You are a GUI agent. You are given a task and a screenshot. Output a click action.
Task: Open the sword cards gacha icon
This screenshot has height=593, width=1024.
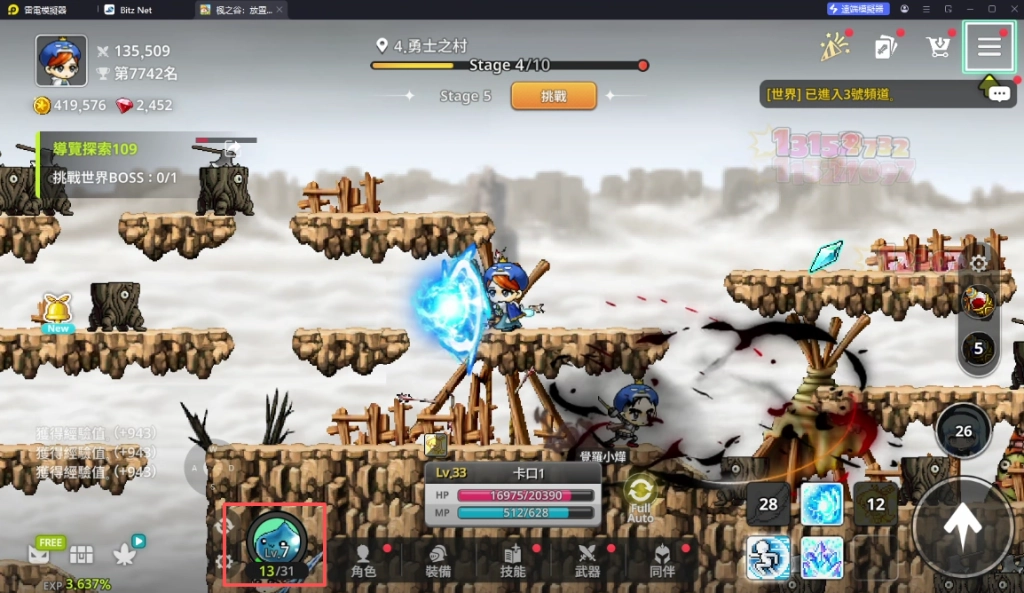pyautogui.click(x=885, y=47)
